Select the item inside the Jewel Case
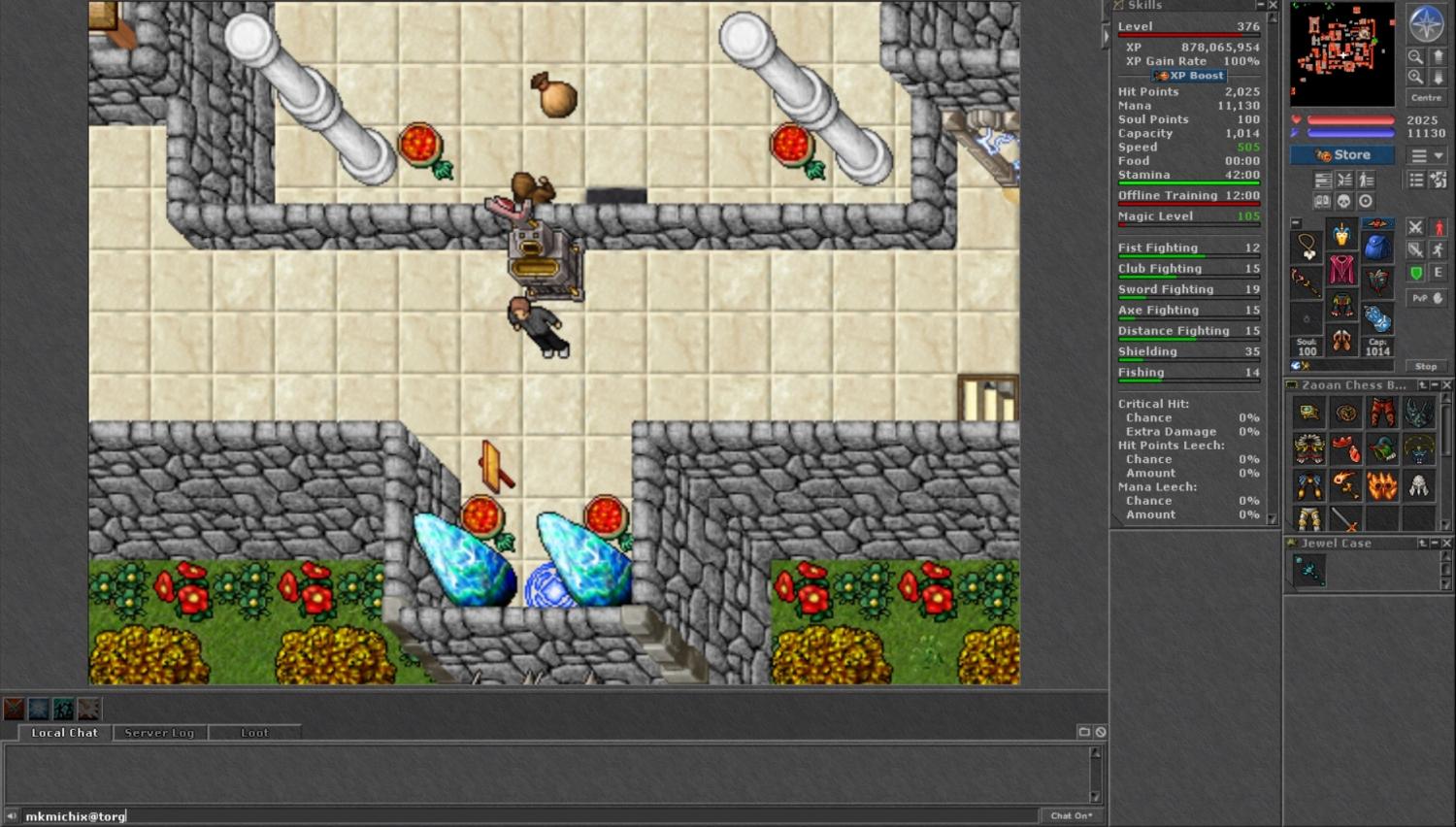 (x=1308, y=572)
